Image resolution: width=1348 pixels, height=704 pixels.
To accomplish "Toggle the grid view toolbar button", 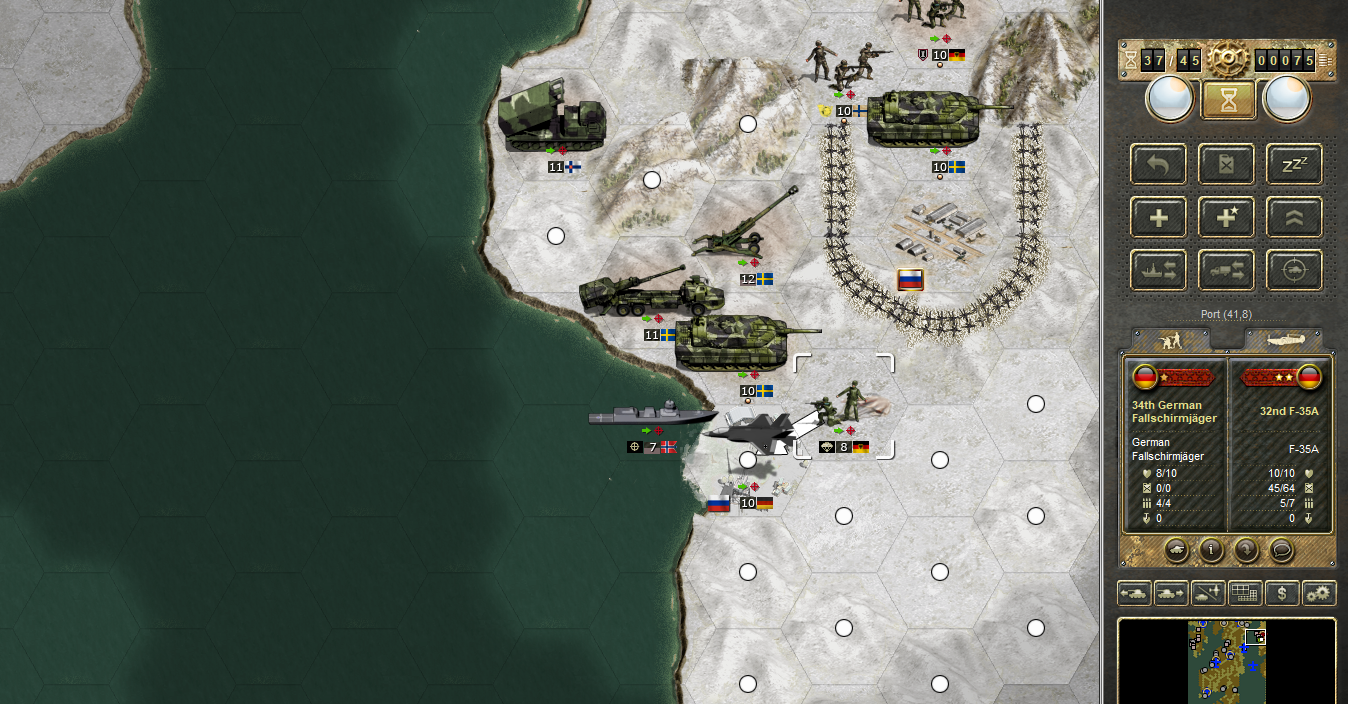I will pos(1245,593).
